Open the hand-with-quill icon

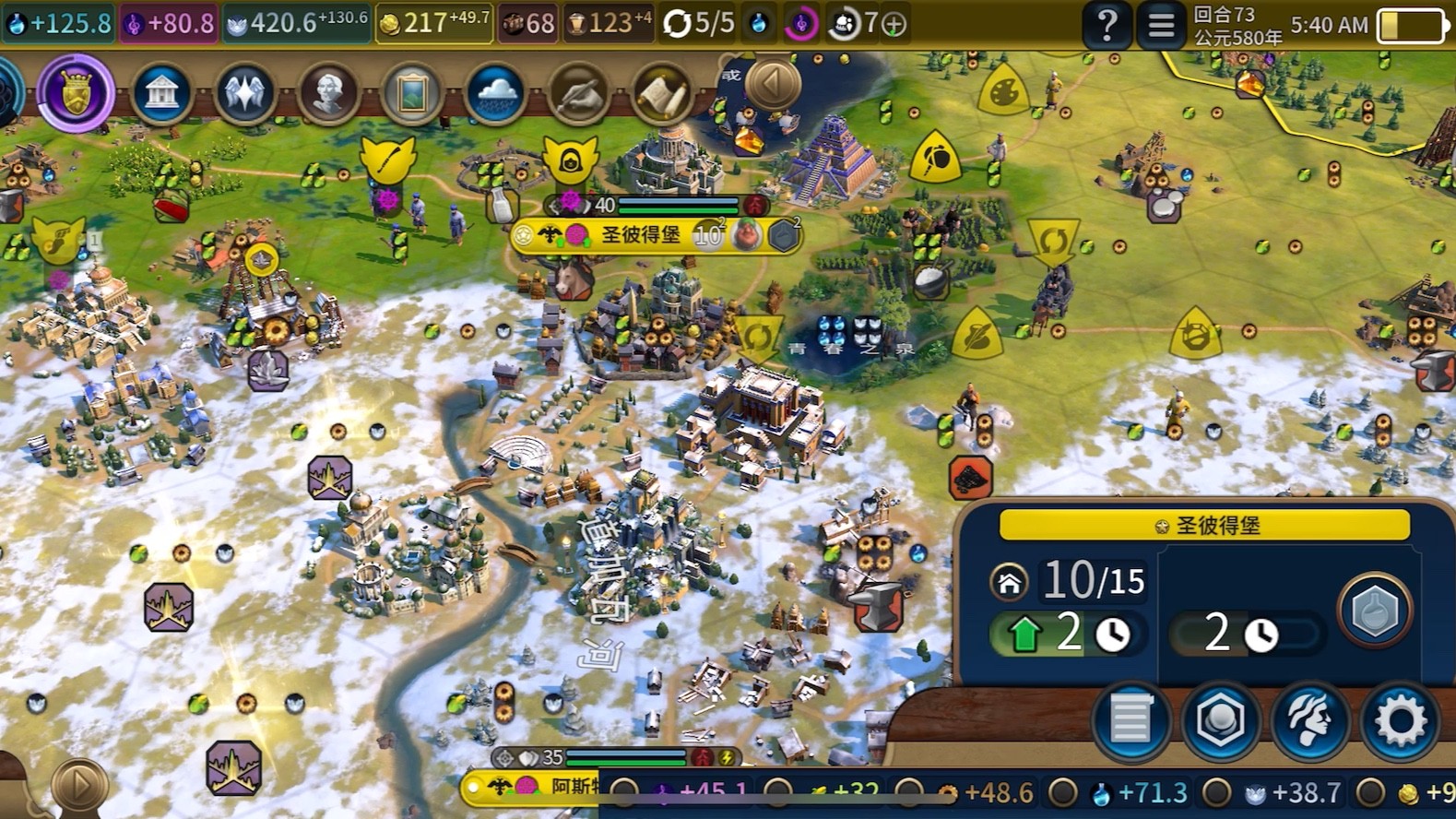tap(578, 93)
